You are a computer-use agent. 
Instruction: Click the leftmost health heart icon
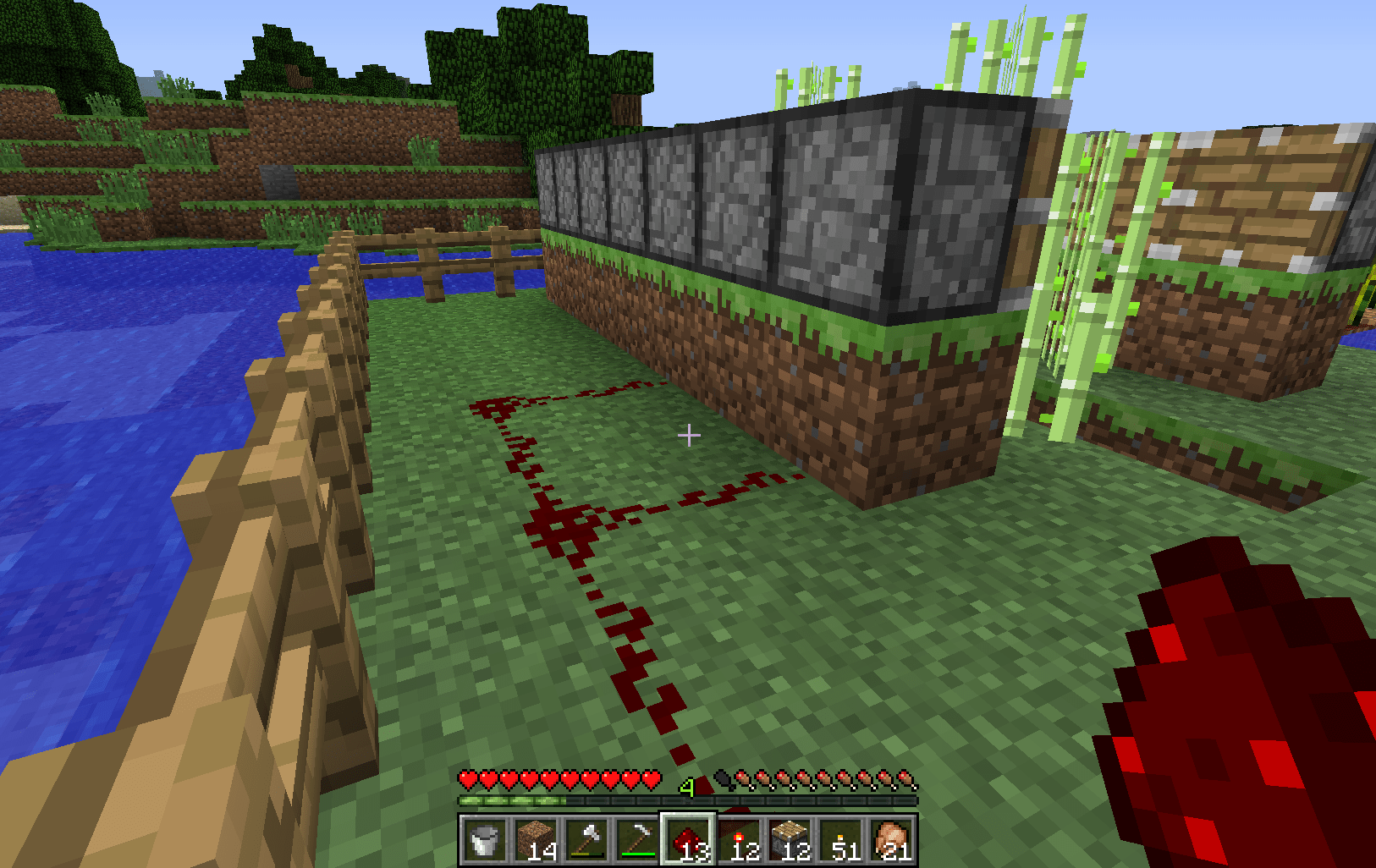pos(466,778)
